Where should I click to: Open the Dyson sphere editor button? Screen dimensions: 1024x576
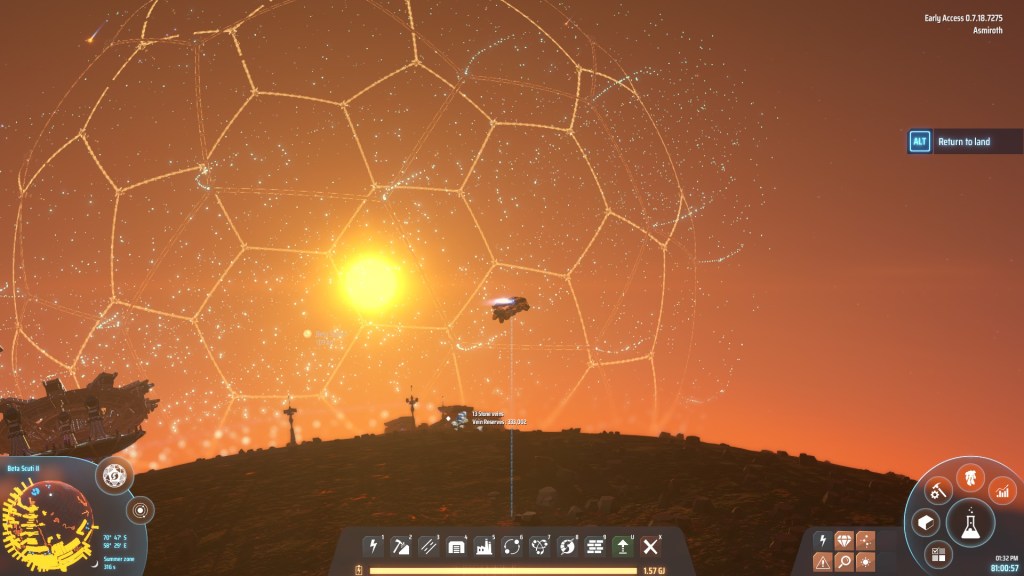[116, 477]
